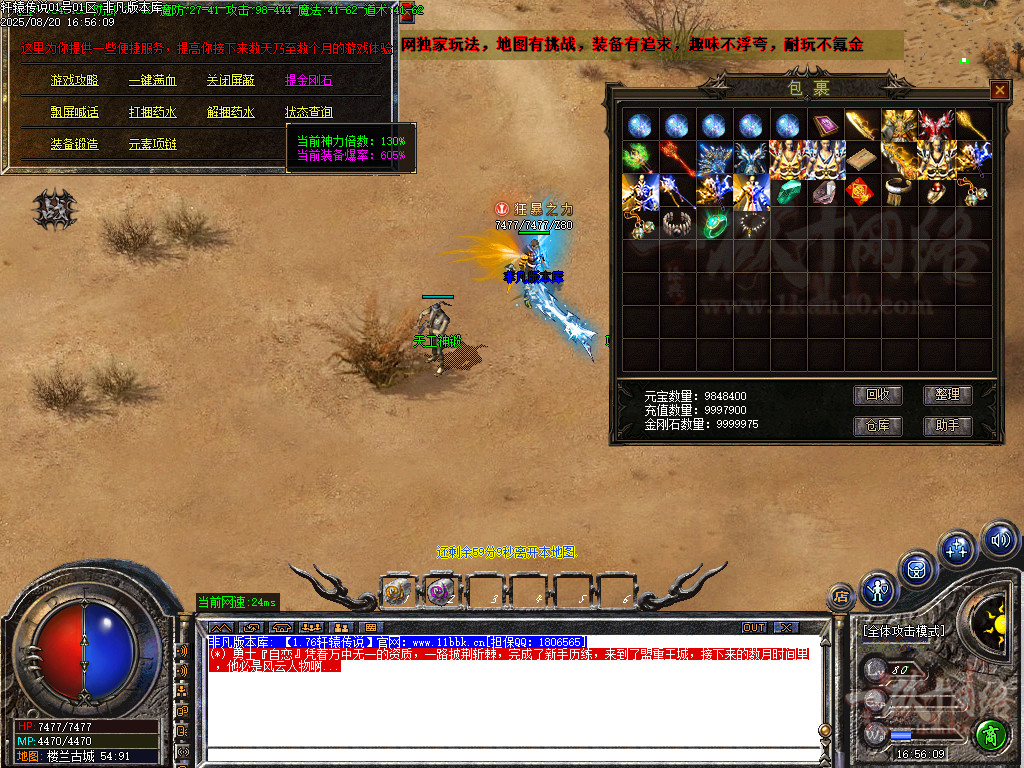Image resolution: width=1024 pixels, height=768 pixels.
Task: Click the 一键满血 full heal link
Action: click(152, 81)
